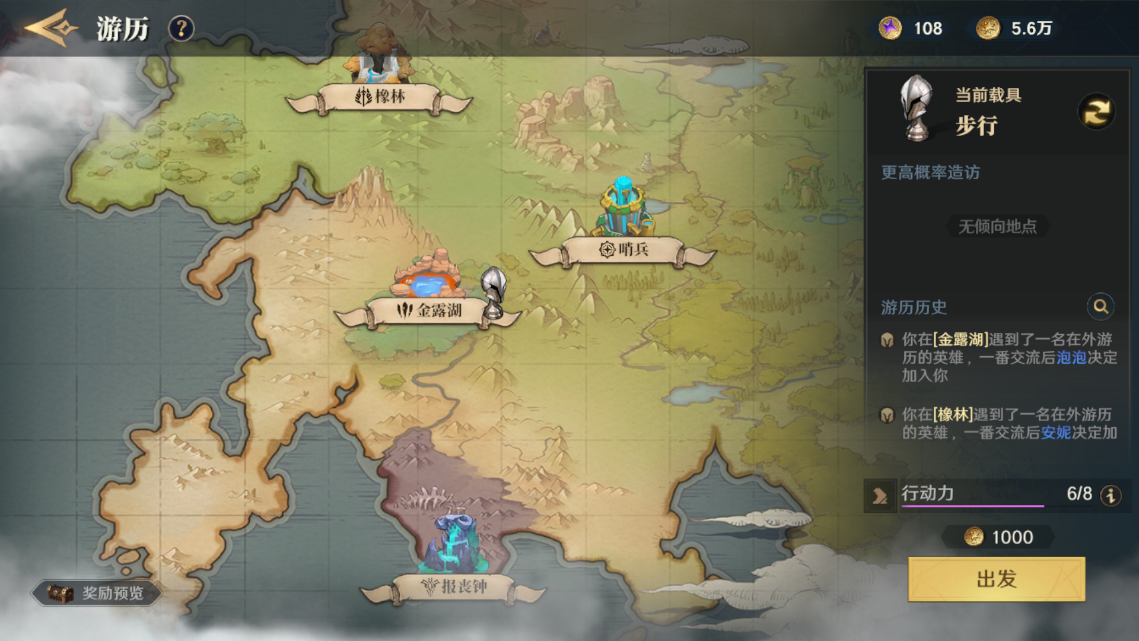Choose the 哨兵 map location
Image resolution: width=1139 pixels, height=641 pixels.
pyautogui.click(x=622, y=248)
